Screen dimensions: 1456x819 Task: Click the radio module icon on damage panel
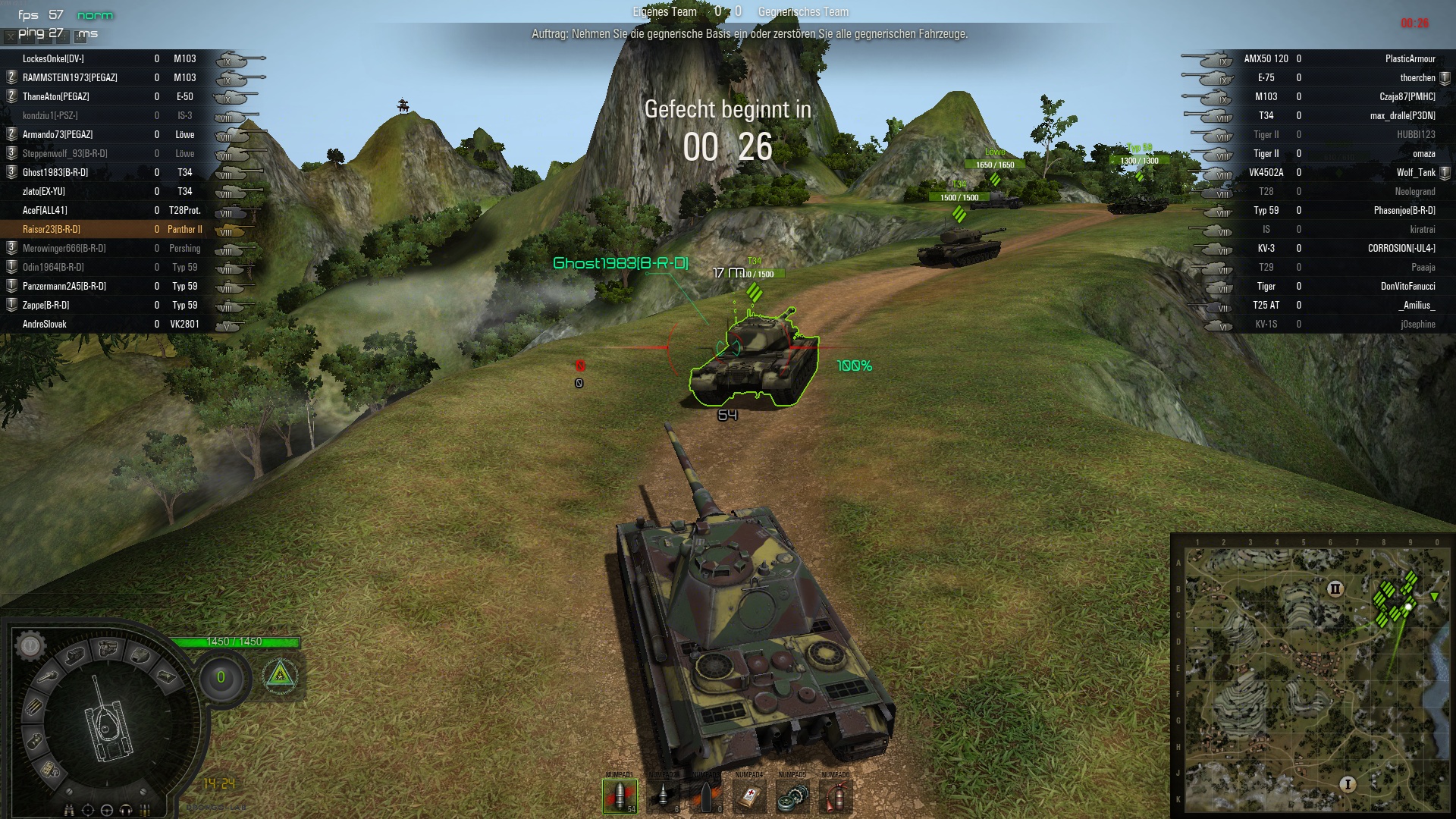(50, 769)
